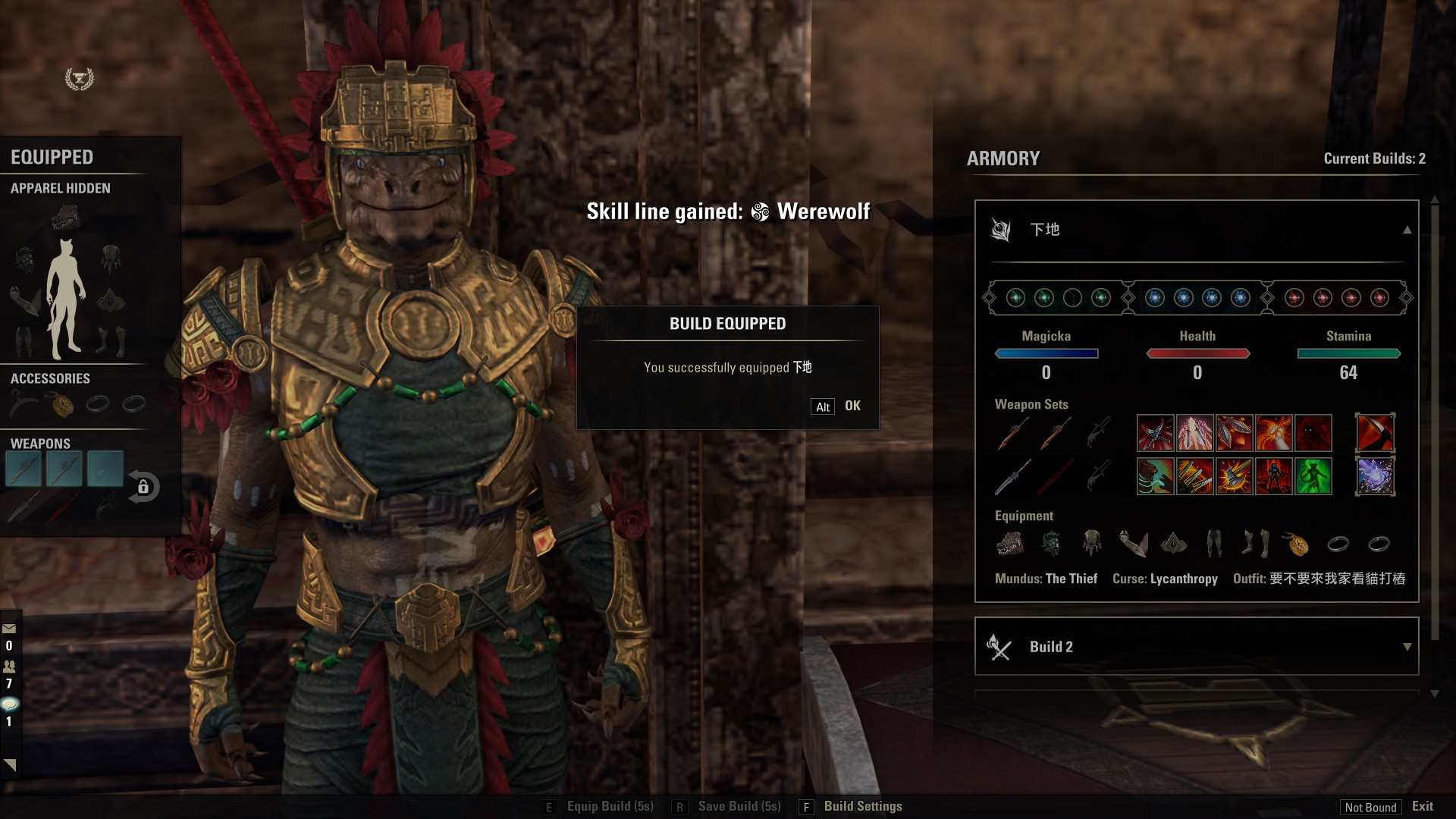
Task: Open Build Settings
Action: coord(862,806)
